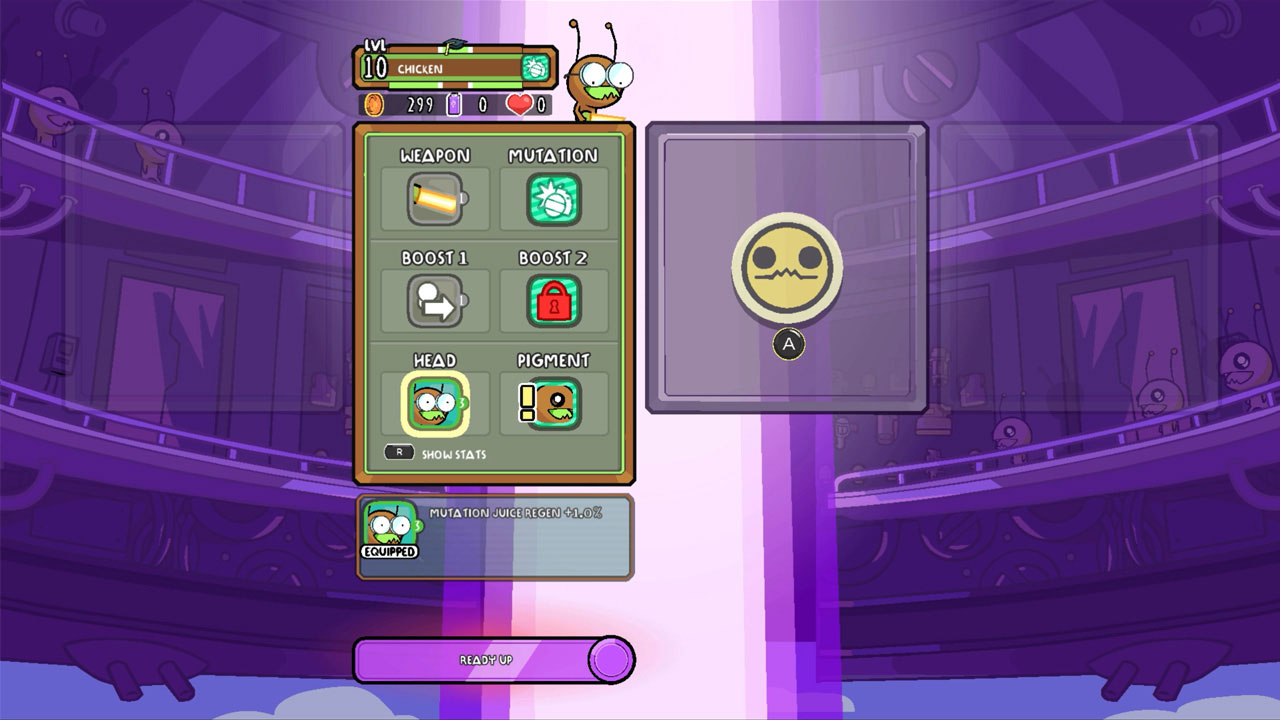Click the green Chicken name health bar
The height and width of the screenshot is (720, 1280).
pyautogui.click(x=450, y=68)
